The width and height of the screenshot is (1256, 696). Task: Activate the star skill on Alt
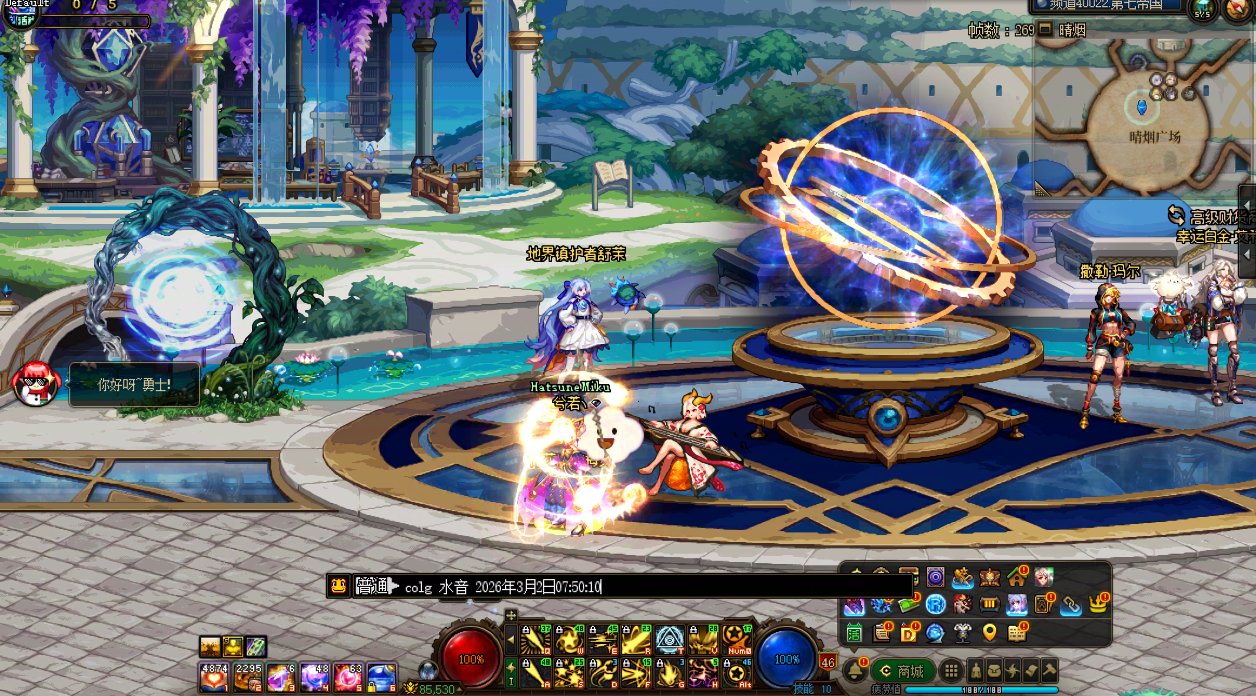[x=737, y=673]
